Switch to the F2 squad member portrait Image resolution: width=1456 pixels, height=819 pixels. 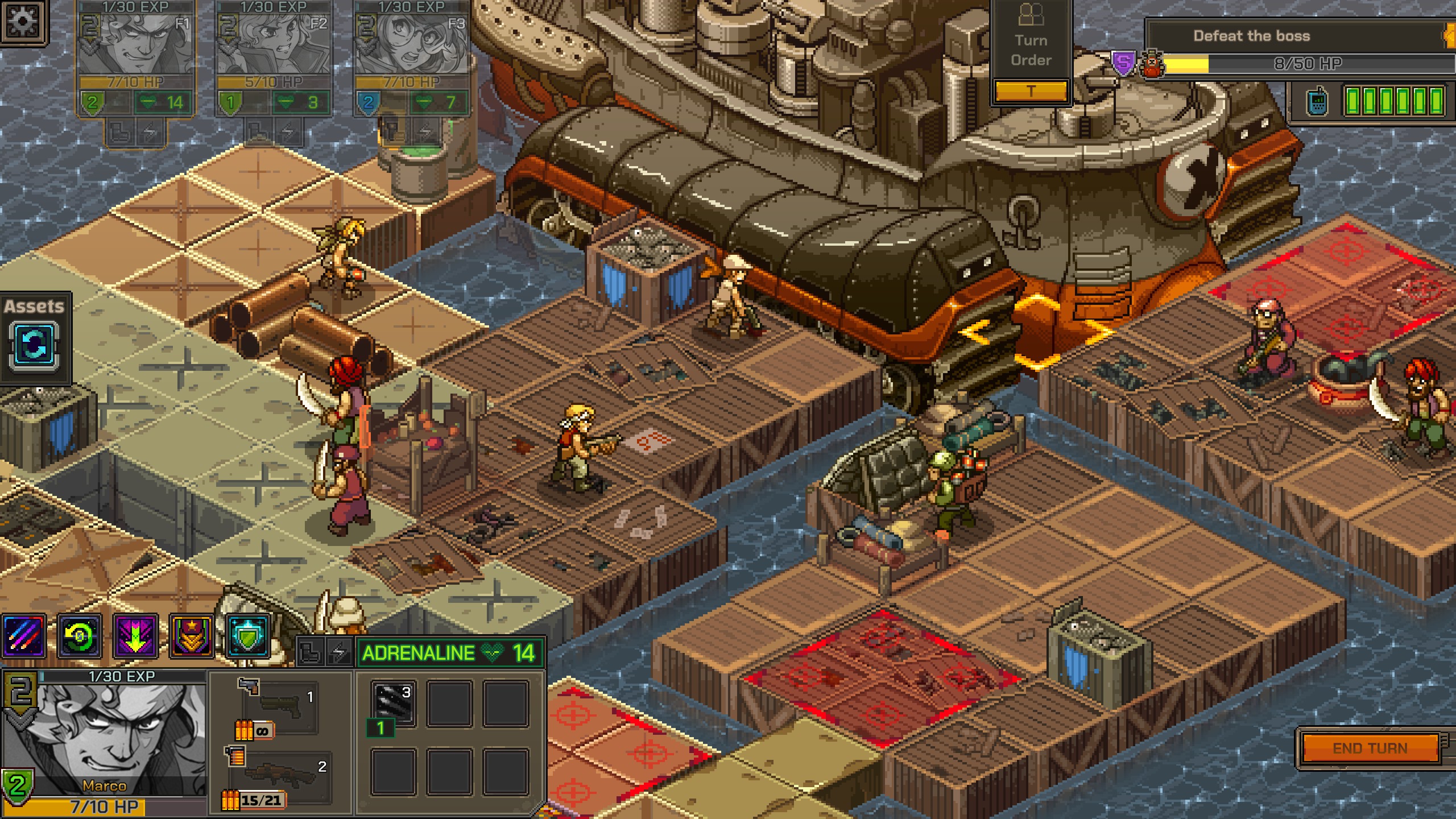(274, 45)
